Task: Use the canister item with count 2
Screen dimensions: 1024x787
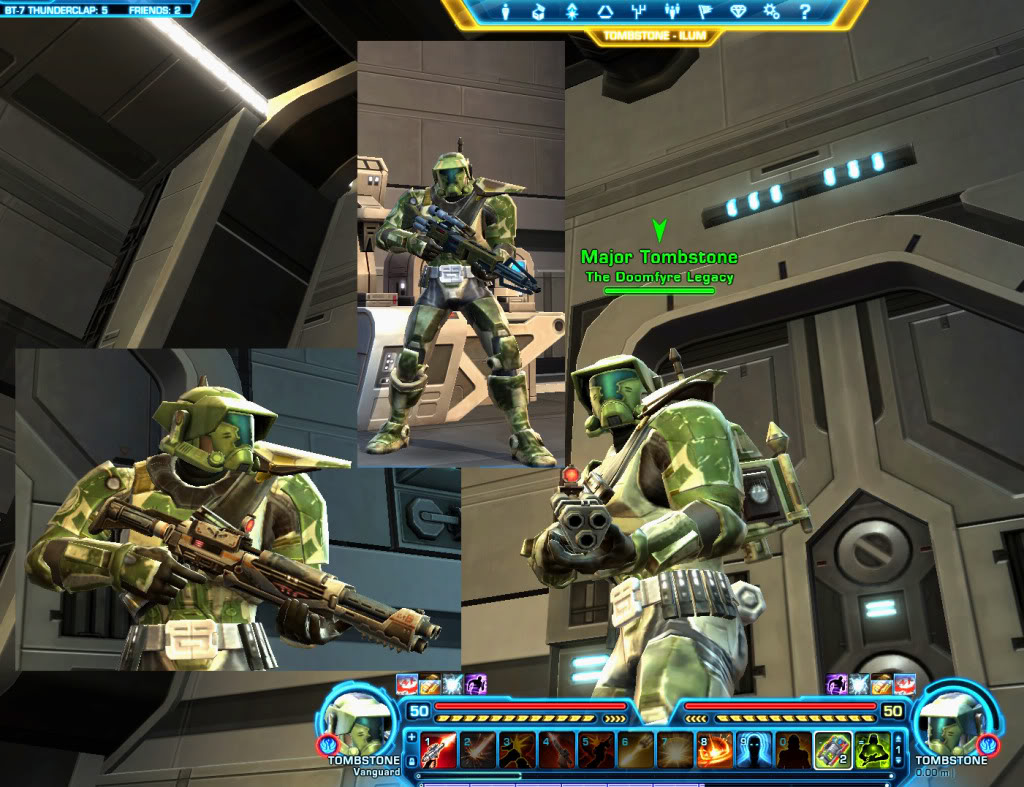Action: tap(832, 749)
